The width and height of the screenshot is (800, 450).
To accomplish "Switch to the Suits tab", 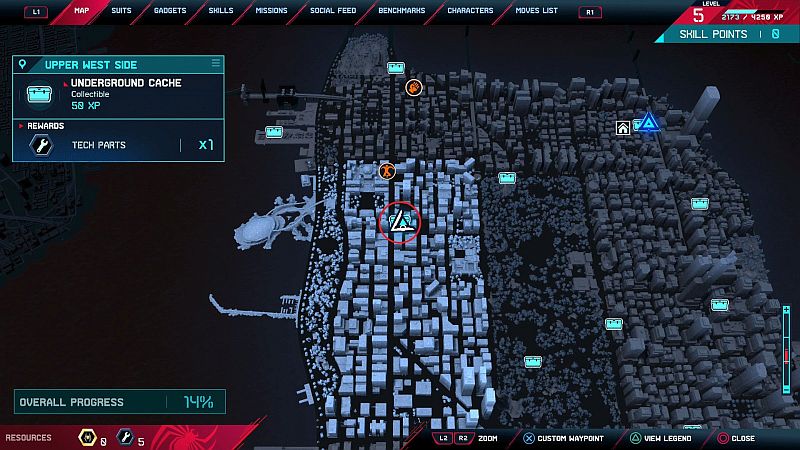I will point(122,11).
